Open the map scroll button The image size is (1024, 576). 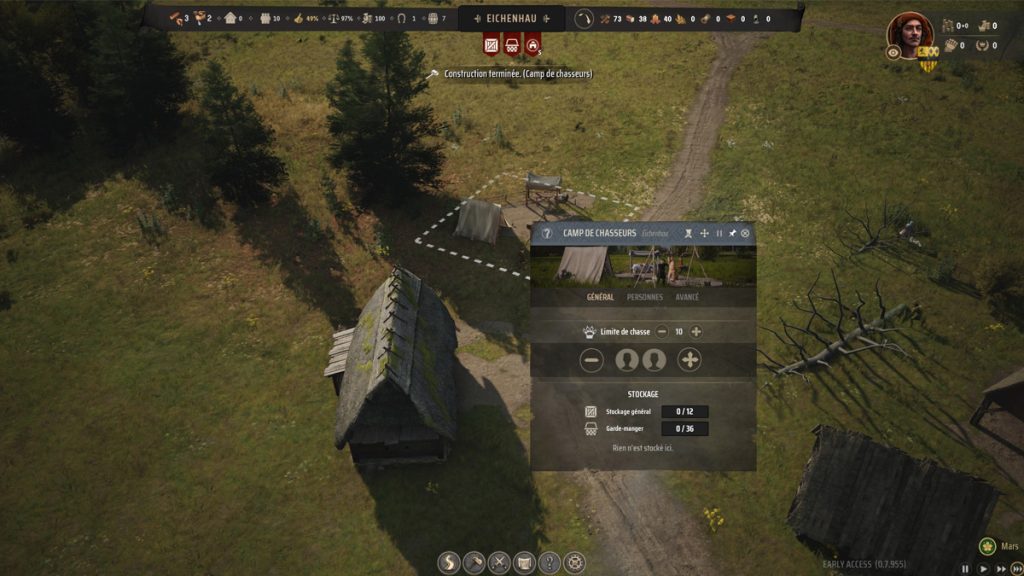[x=524, y=563]
